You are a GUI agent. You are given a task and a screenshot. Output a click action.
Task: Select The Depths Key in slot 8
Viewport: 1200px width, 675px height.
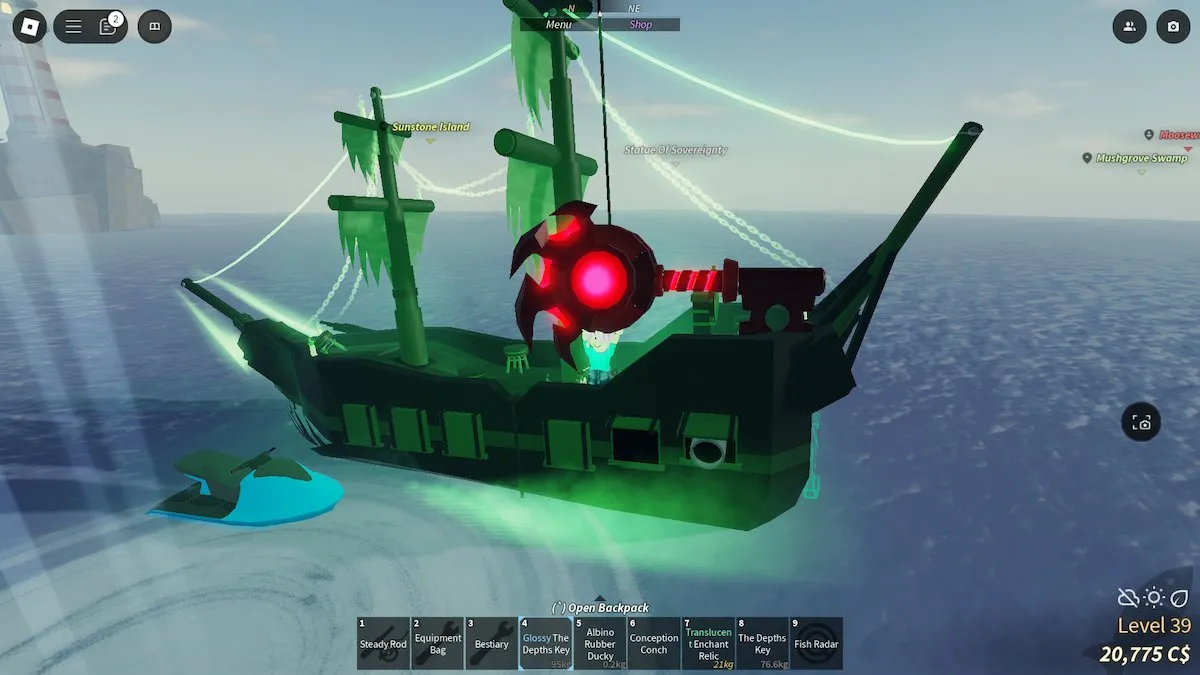[x=762, y=643]
